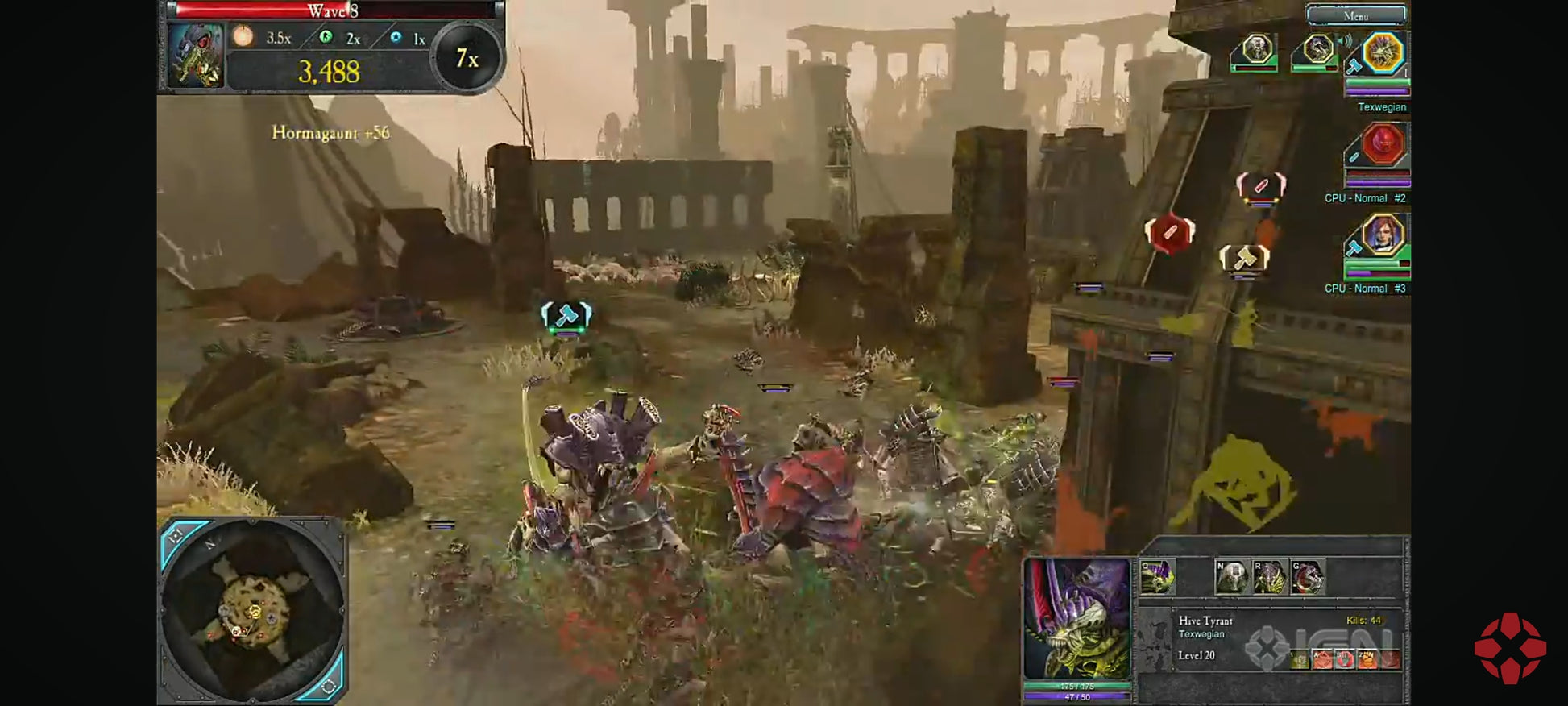
Task: Click the cyan hammer marker on the battlefield
Action: pyautogui.click(x=566, y=315)
